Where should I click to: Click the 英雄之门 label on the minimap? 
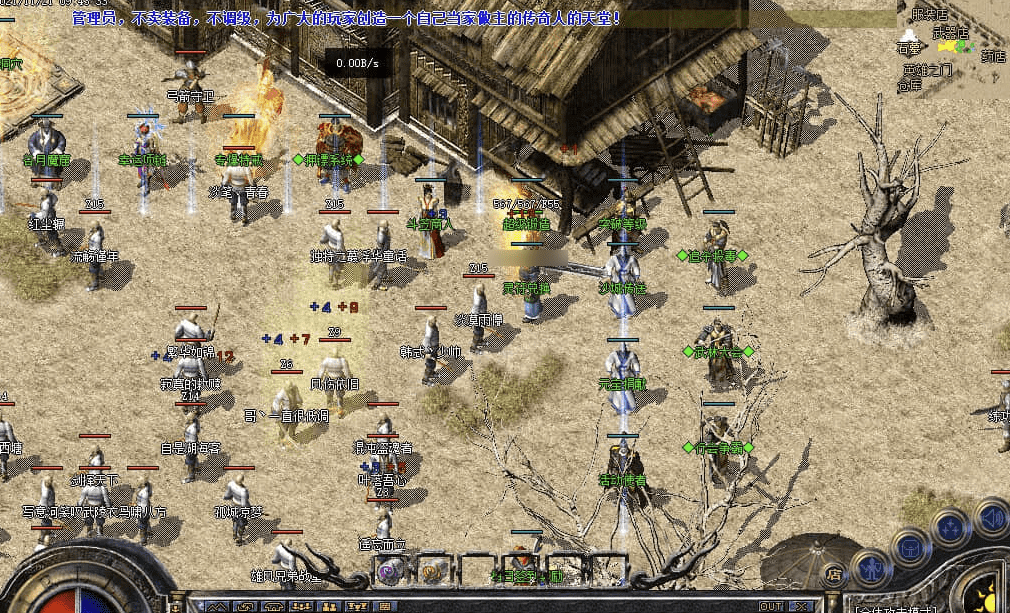tap(927, 70)
